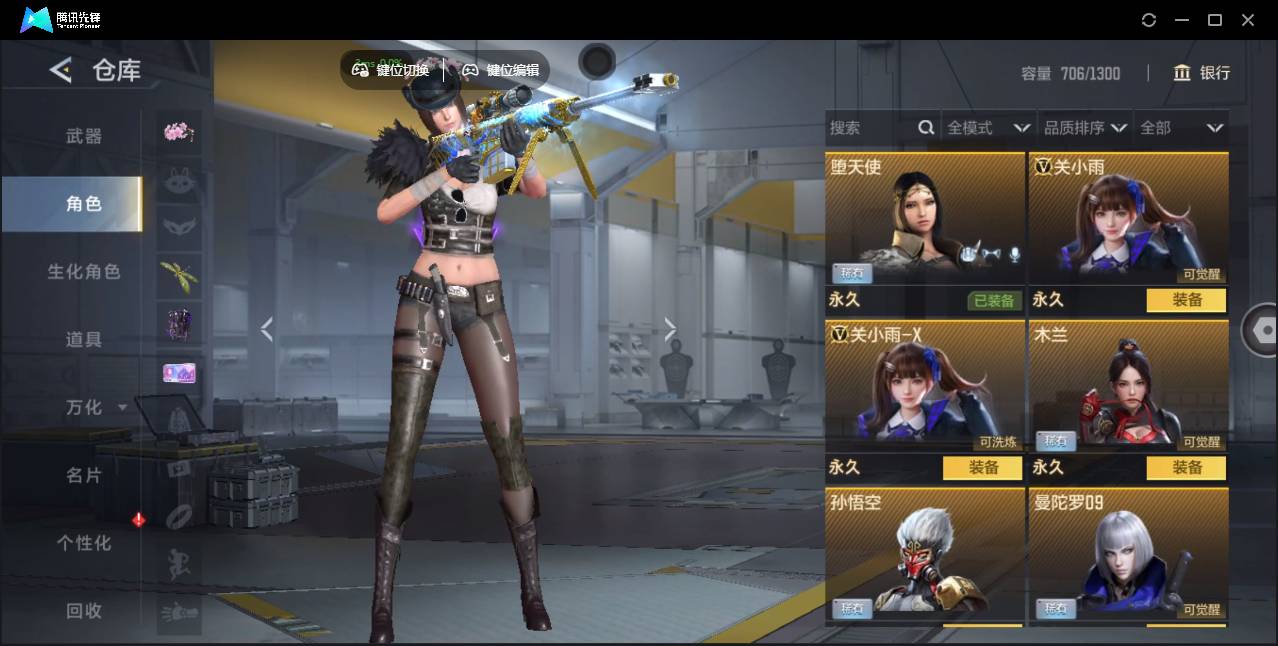The image size is (1278, 646).
Task: Open the 全部 filter dropdown
Action: (x=1181, y=128)
